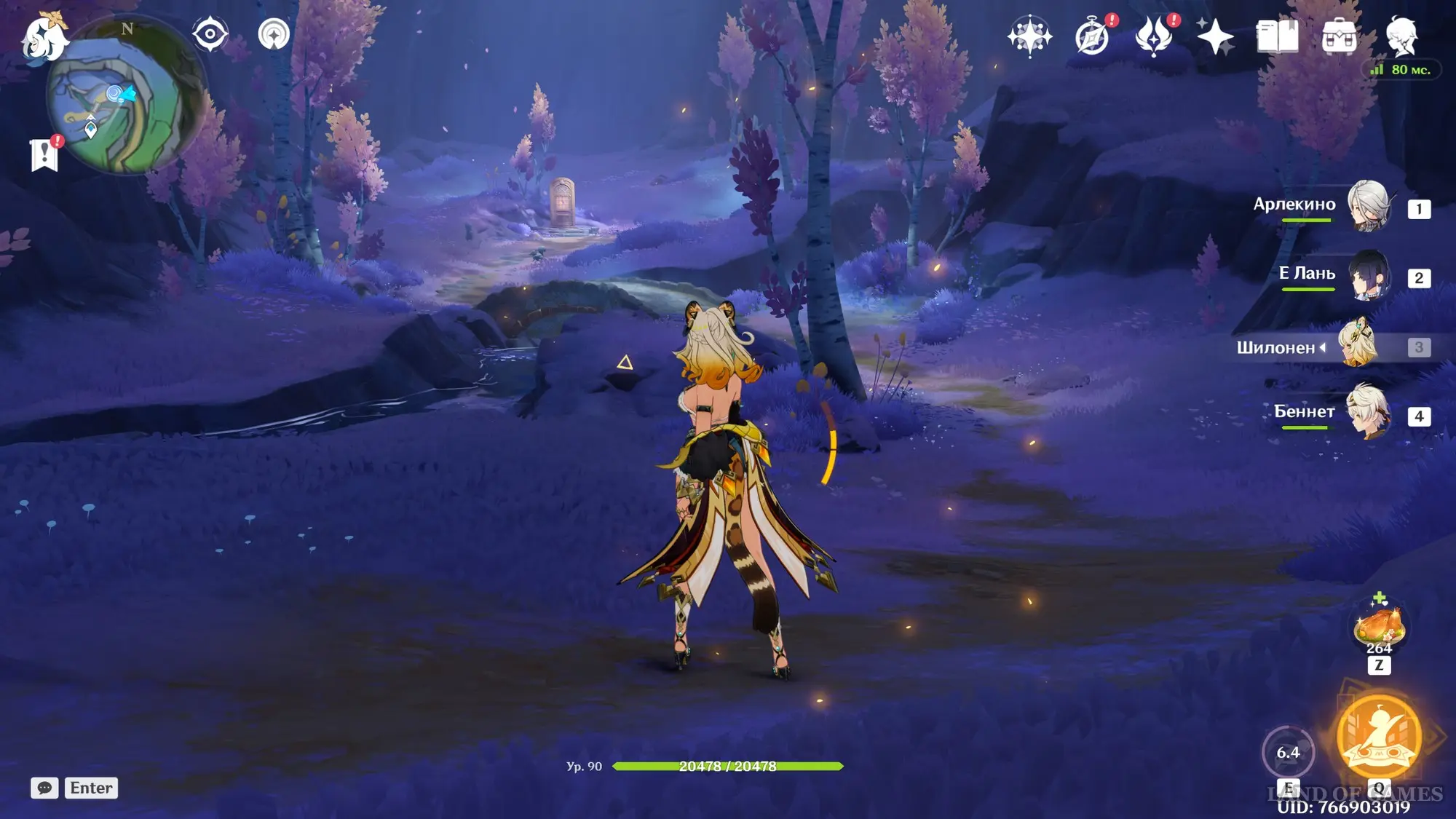Viewport: 1456px width, 819px height.
Task: Open the circular minimap
Action: (x=125, y=98)
